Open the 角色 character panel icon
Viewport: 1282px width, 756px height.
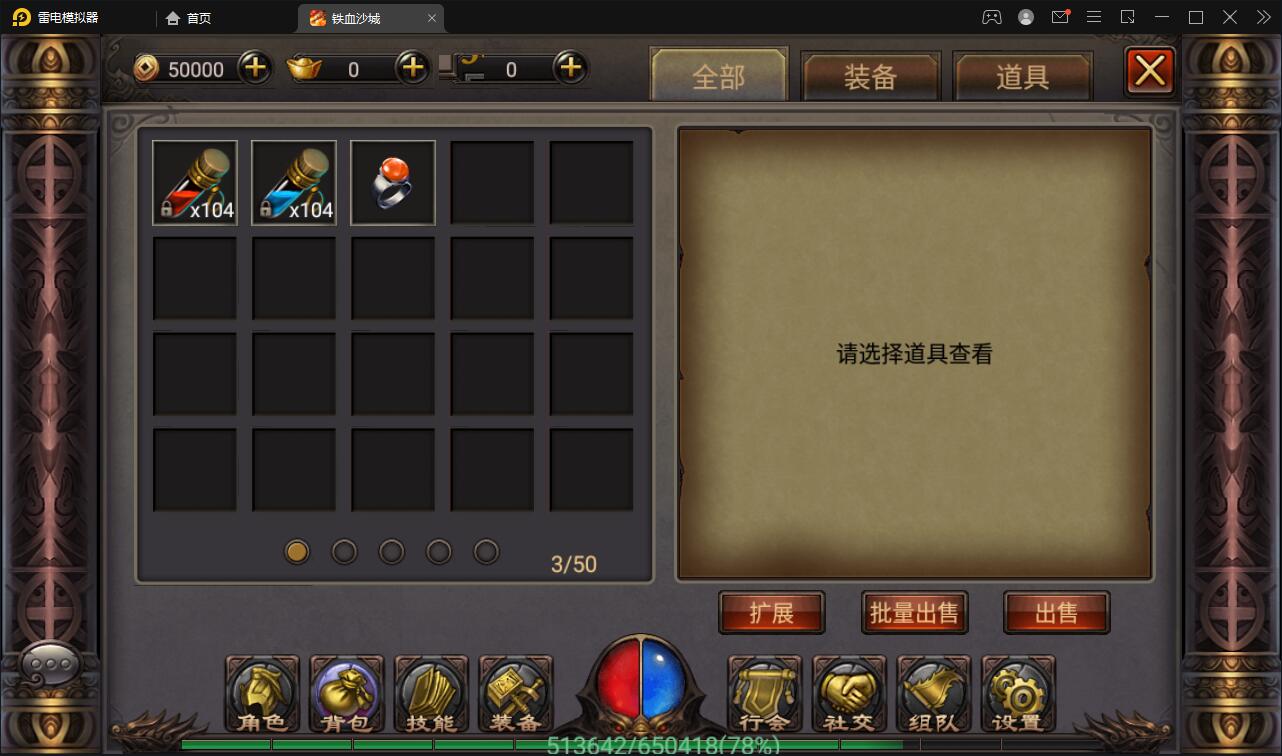tap(261, 693)
